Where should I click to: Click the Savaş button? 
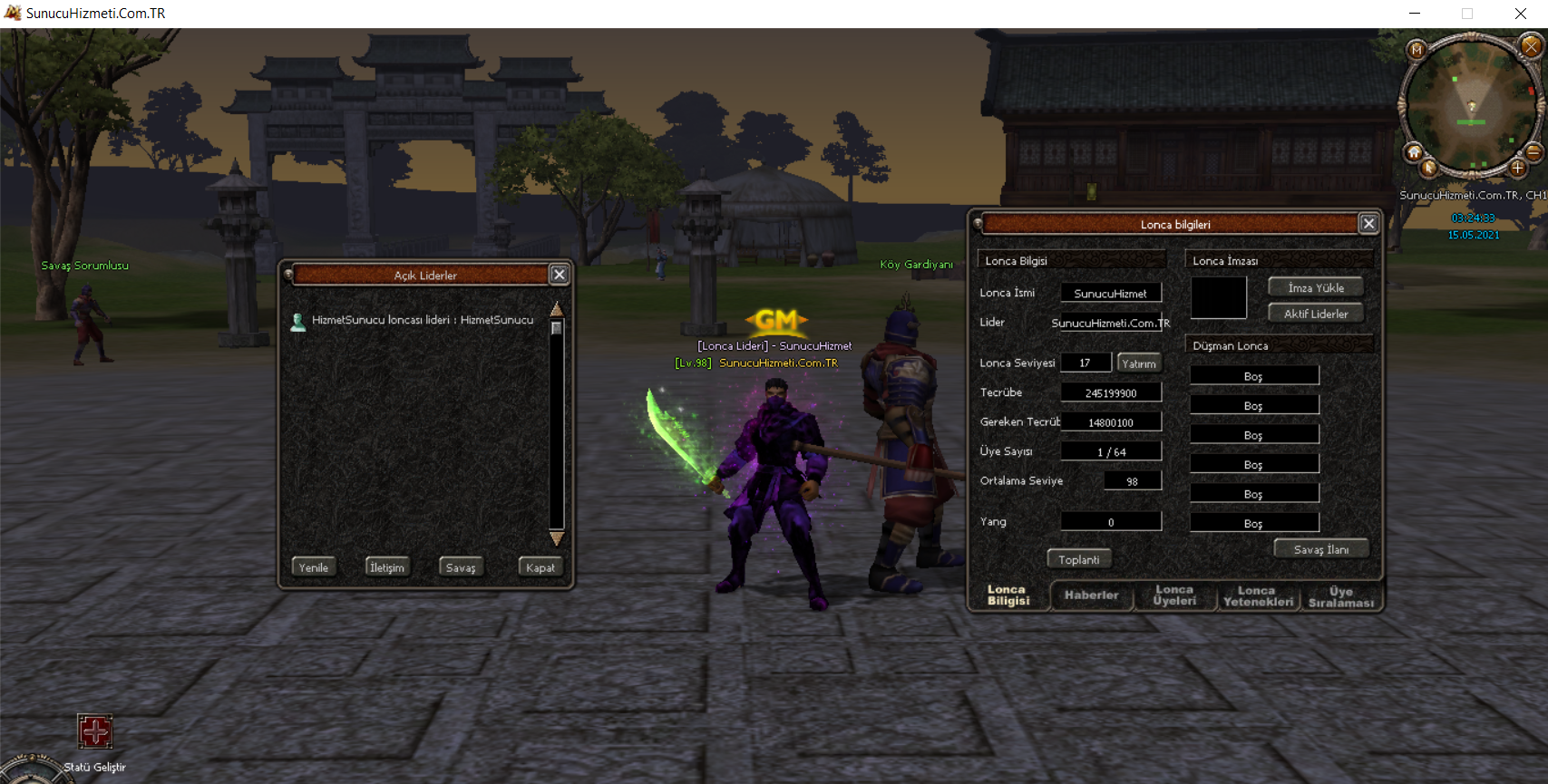[461, 567]
